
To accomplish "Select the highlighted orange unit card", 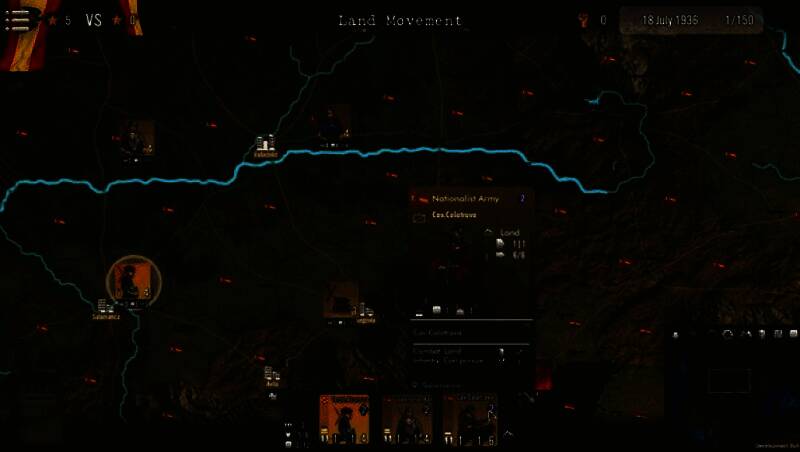I will tap(344, 419).
